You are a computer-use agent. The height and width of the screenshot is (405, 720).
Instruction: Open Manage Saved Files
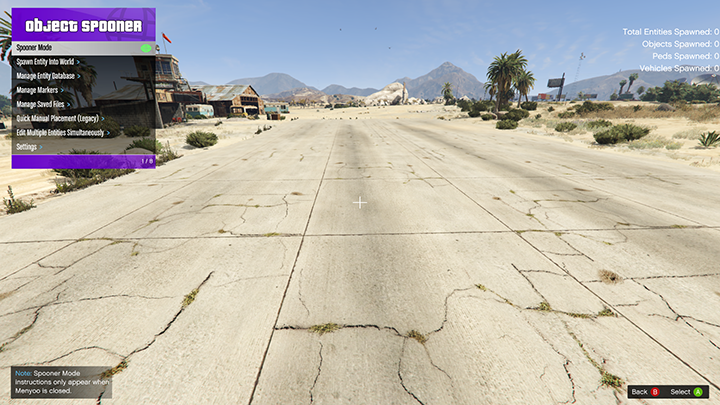(83, 104)
